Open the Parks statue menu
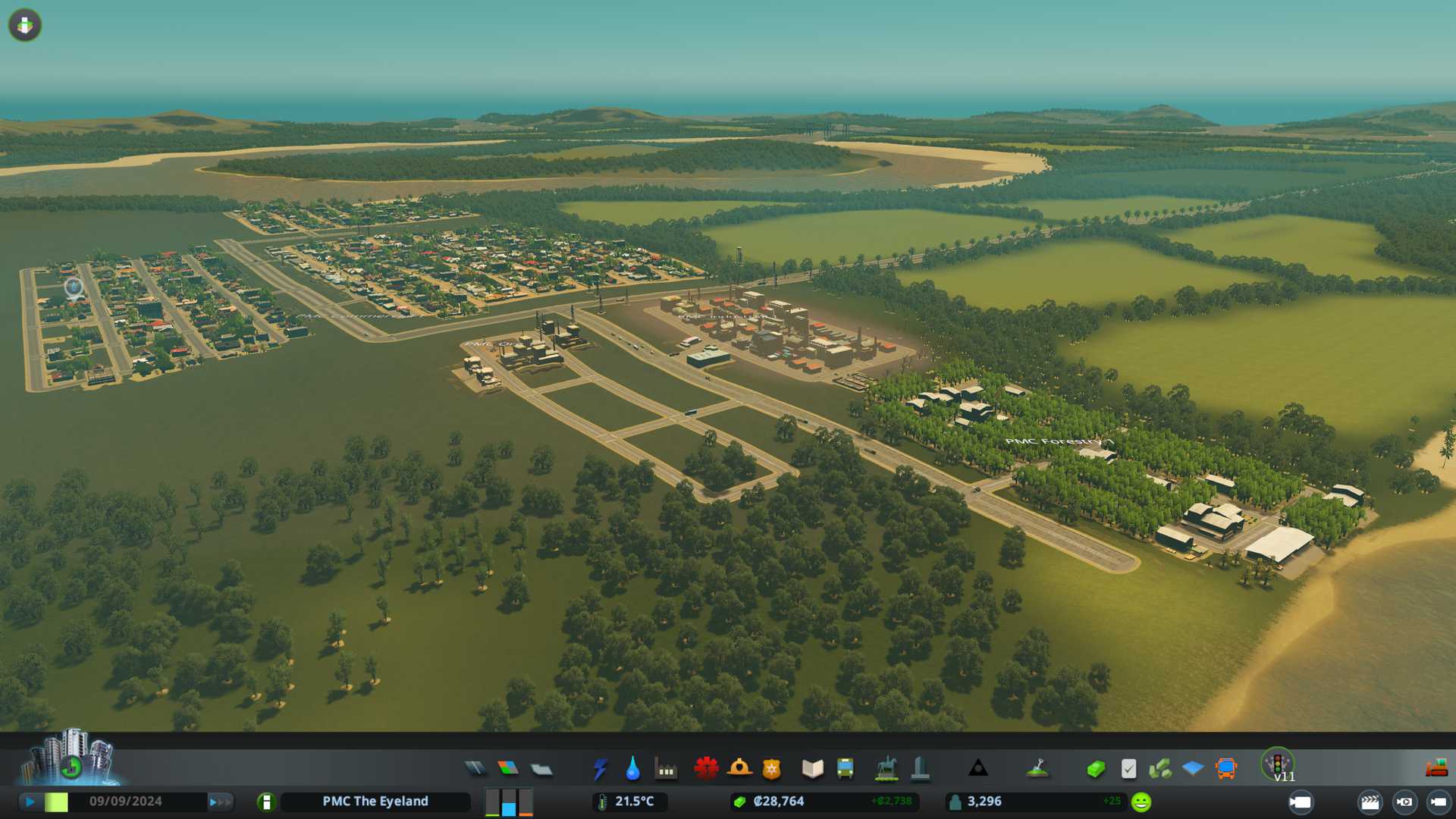Image resolution: width=1456 pixels, height=819 pixels. click(886, 769)
